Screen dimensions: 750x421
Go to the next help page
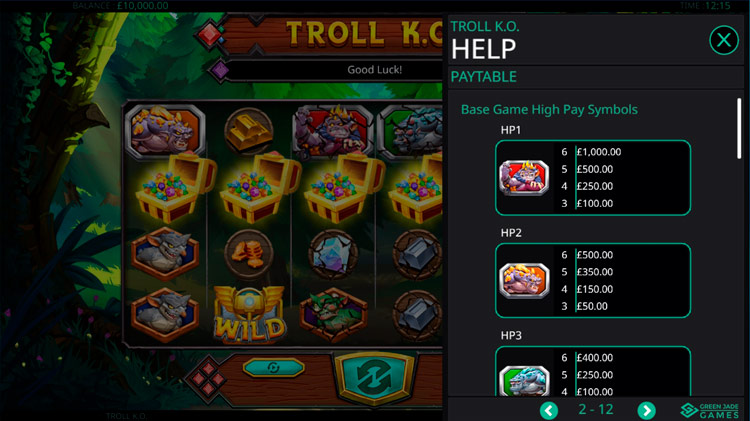(646, 410)
